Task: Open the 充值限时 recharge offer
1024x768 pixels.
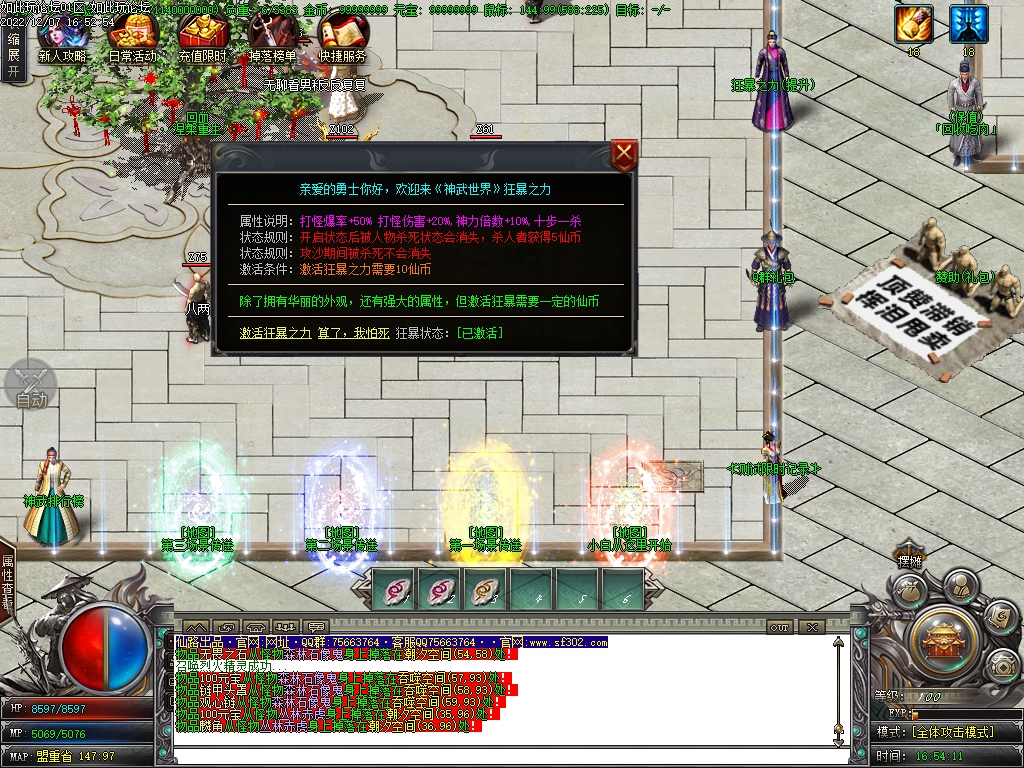Action: (x=203, y=42)
